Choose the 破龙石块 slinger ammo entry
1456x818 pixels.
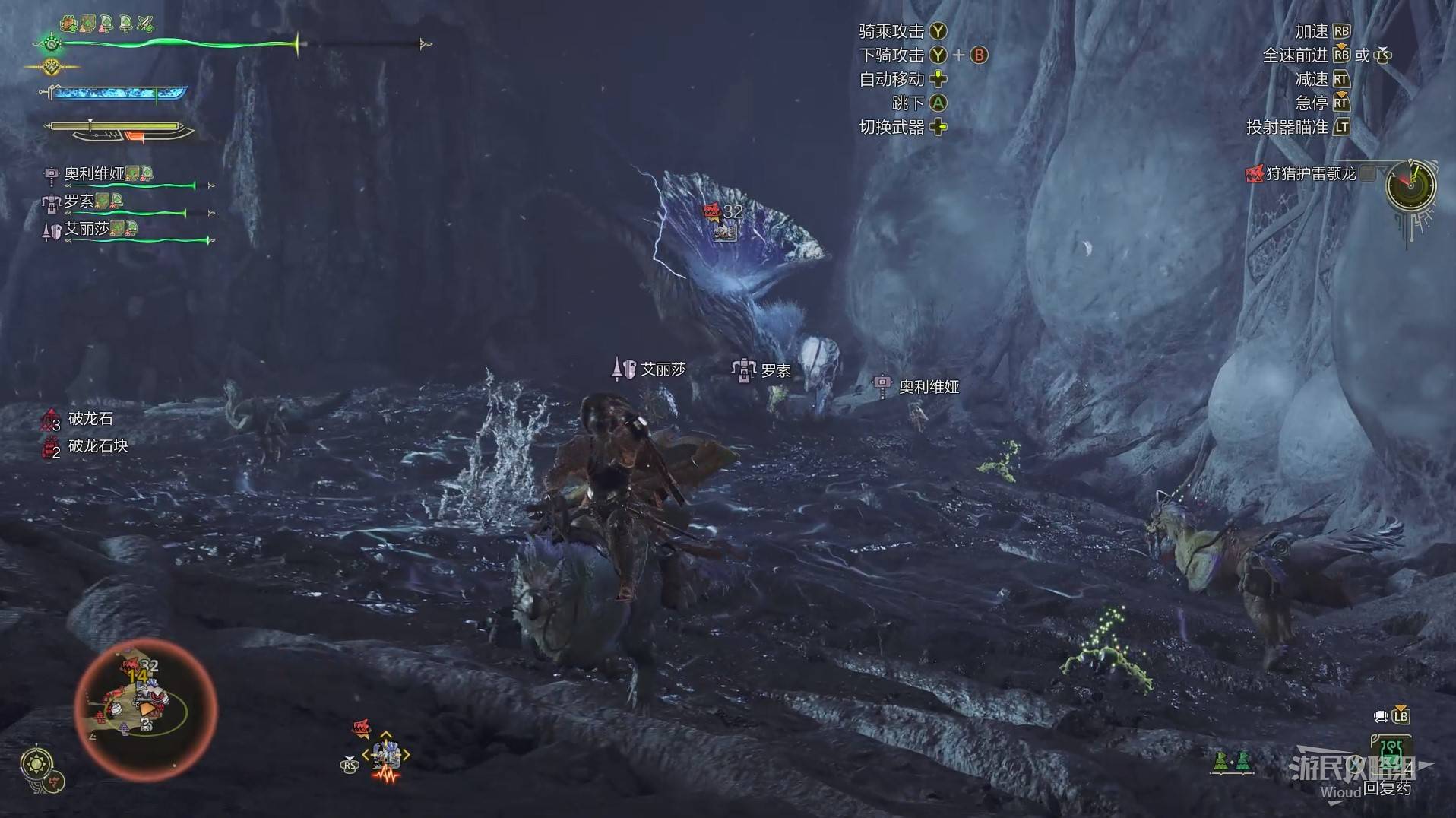97,446
